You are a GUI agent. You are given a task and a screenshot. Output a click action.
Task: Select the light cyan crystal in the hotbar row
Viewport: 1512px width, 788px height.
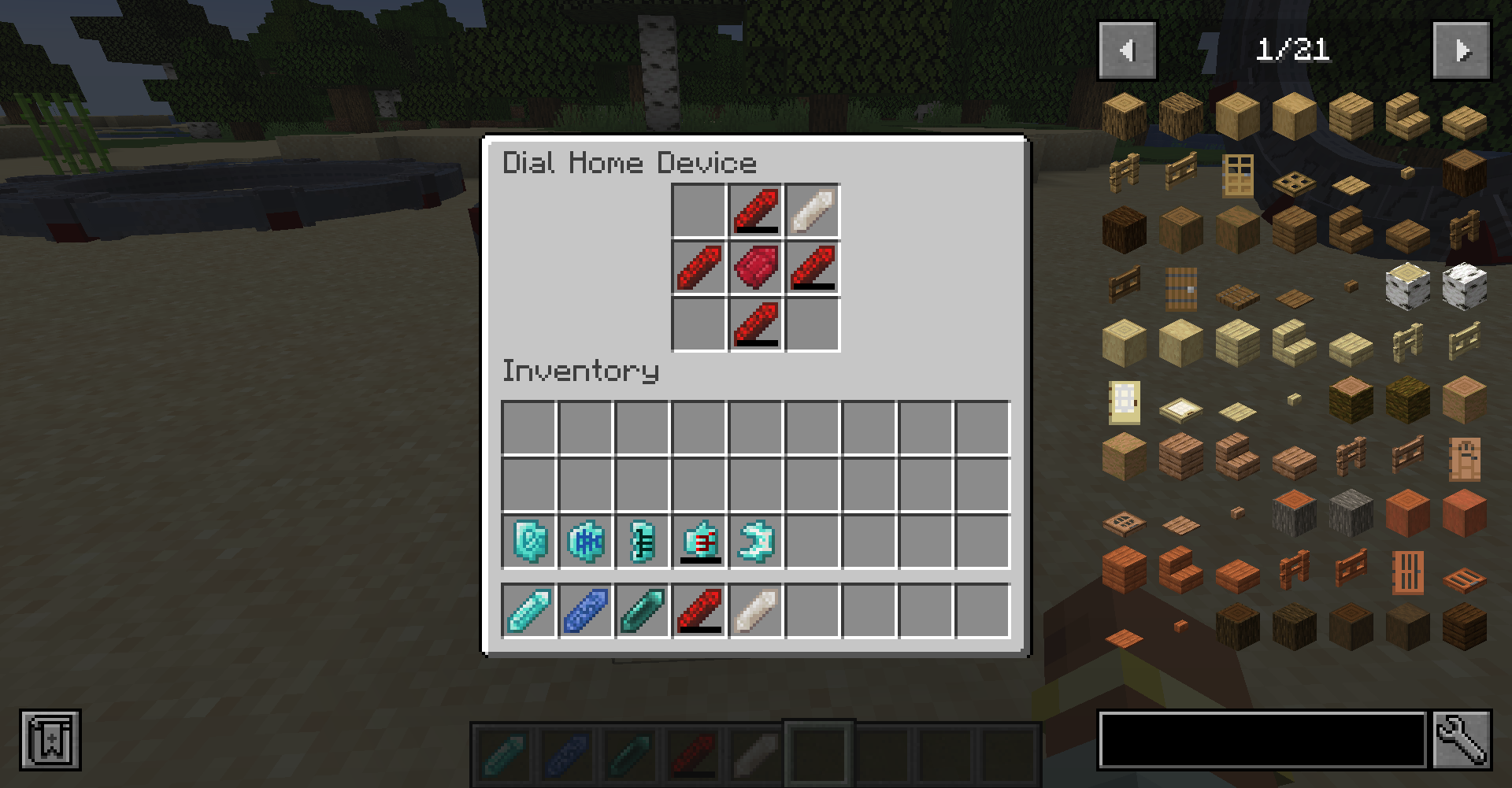tap(529, 611)
